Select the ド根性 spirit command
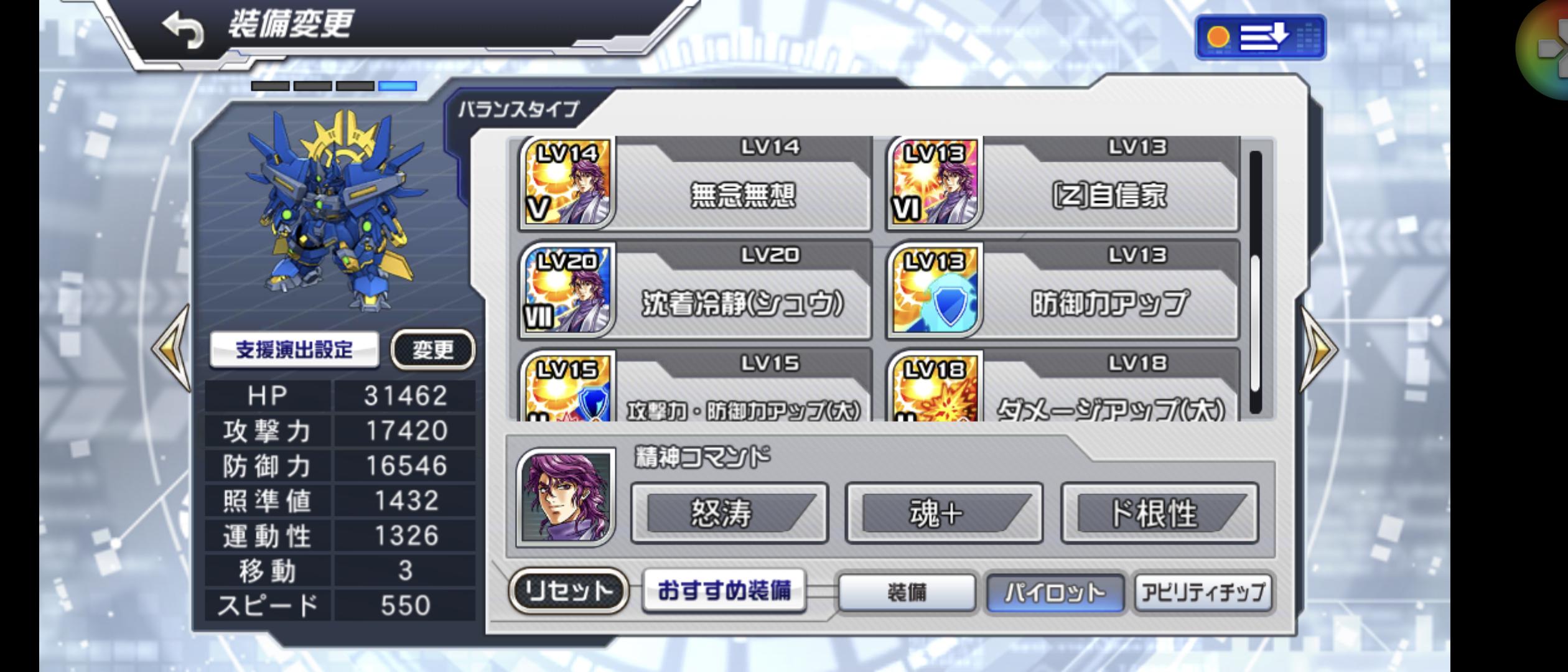This screenshot has height=672, width=1568. 1159,513
